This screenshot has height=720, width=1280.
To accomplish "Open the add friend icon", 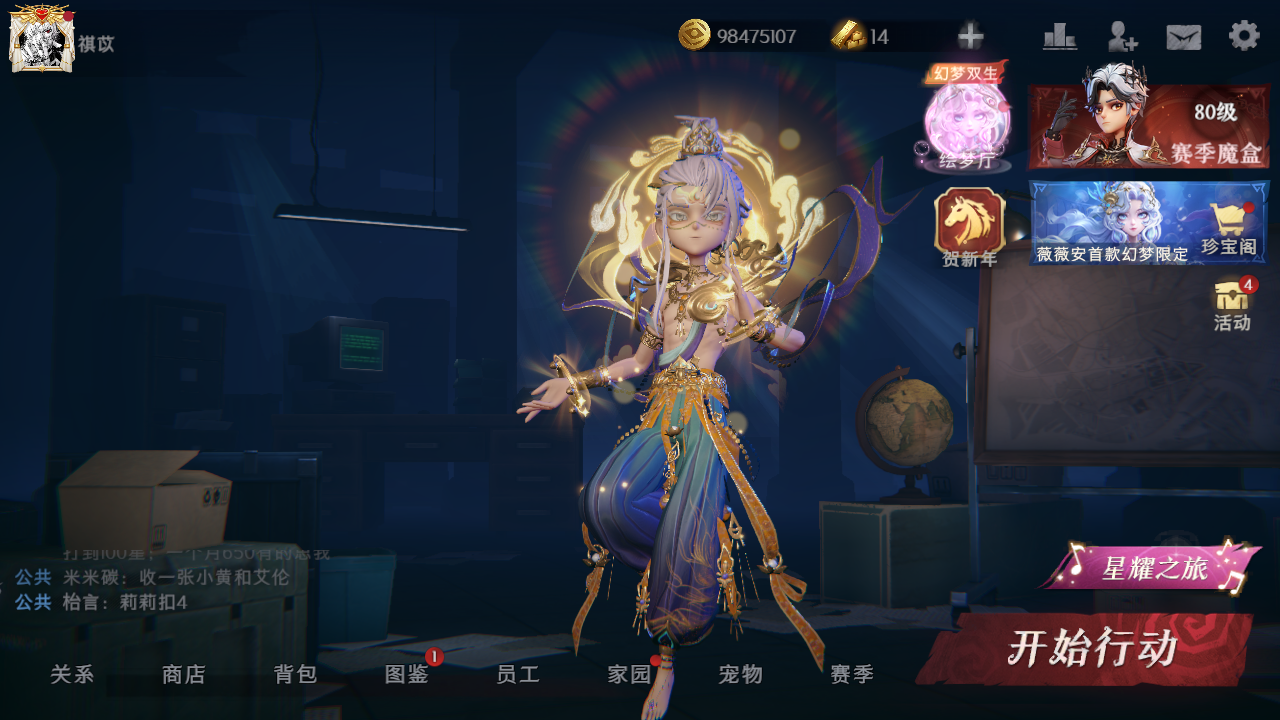I will [1122, 37].
